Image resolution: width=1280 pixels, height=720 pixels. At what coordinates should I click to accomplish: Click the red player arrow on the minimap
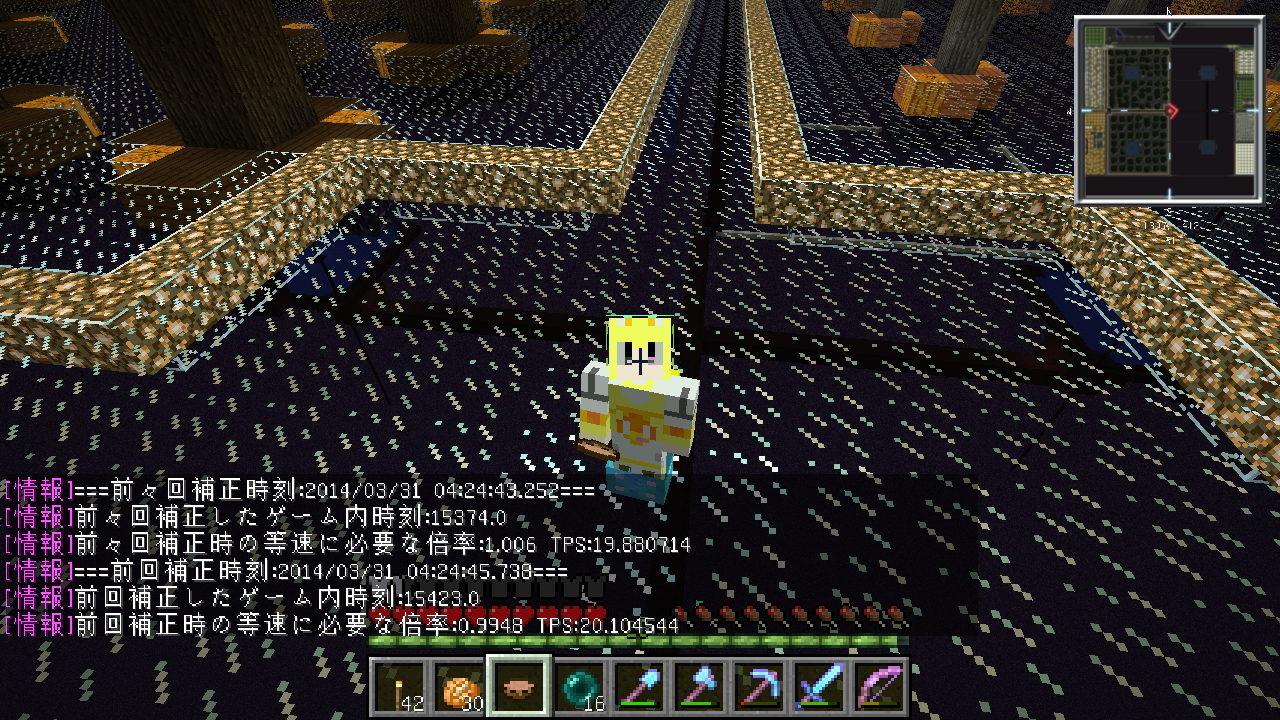(x=1172, y=110)
